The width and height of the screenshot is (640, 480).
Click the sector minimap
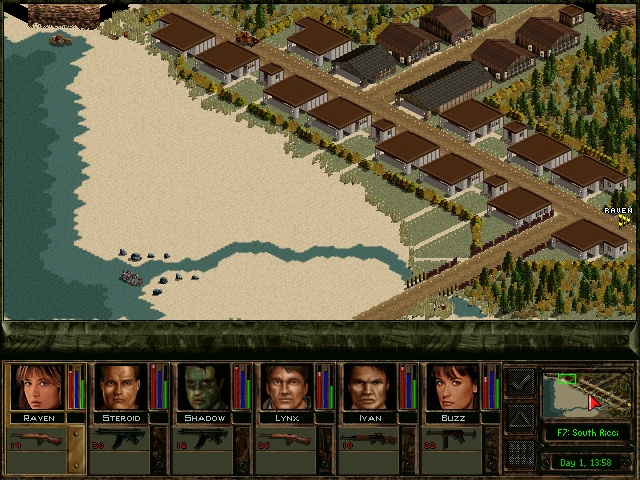(x=587, y=393)
